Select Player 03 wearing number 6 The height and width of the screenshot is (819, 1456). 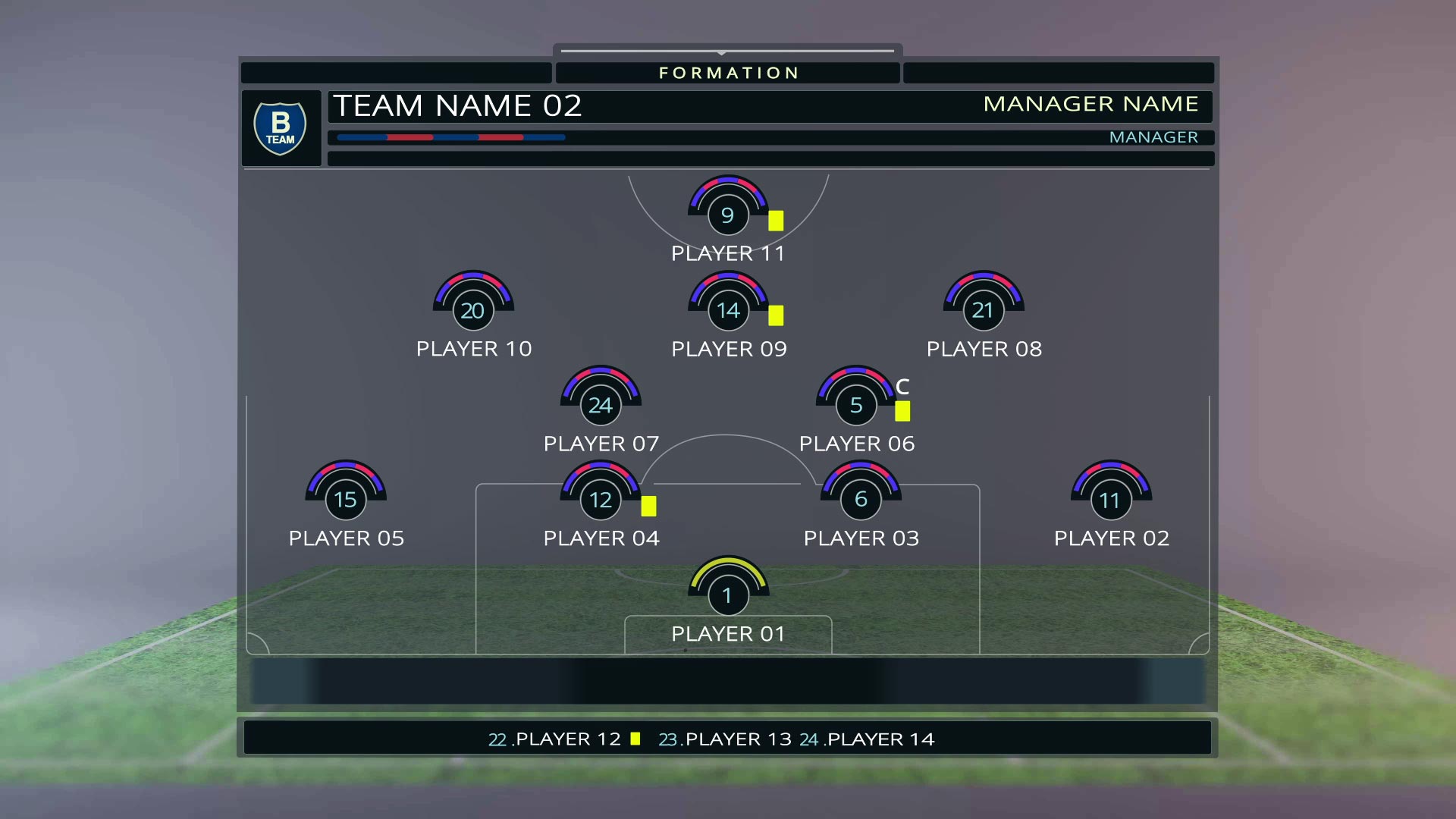pyautogui.click(x=861, y=500)
